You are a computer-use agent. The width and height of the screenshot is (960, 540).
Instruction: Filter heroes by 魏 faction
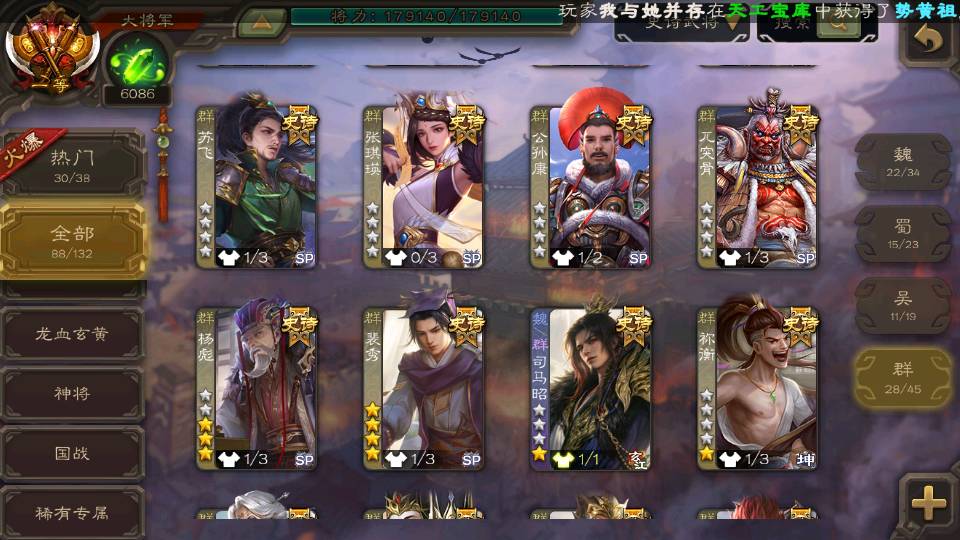pyautogui.click(x=903, y=161)
